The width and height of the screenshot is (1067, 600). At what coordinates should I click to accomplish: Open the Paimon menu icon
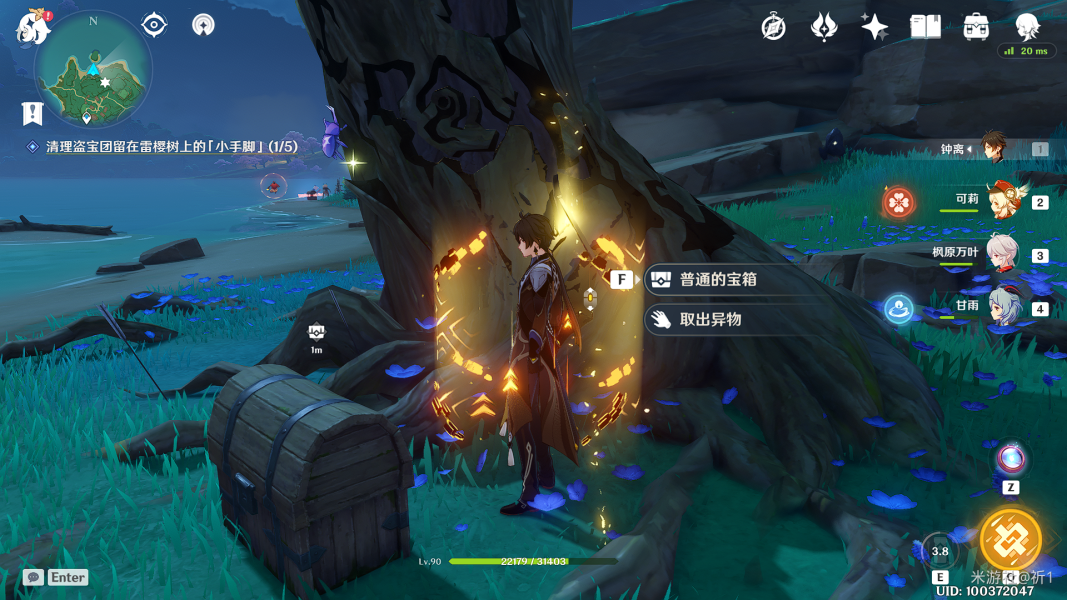point(33,26)
